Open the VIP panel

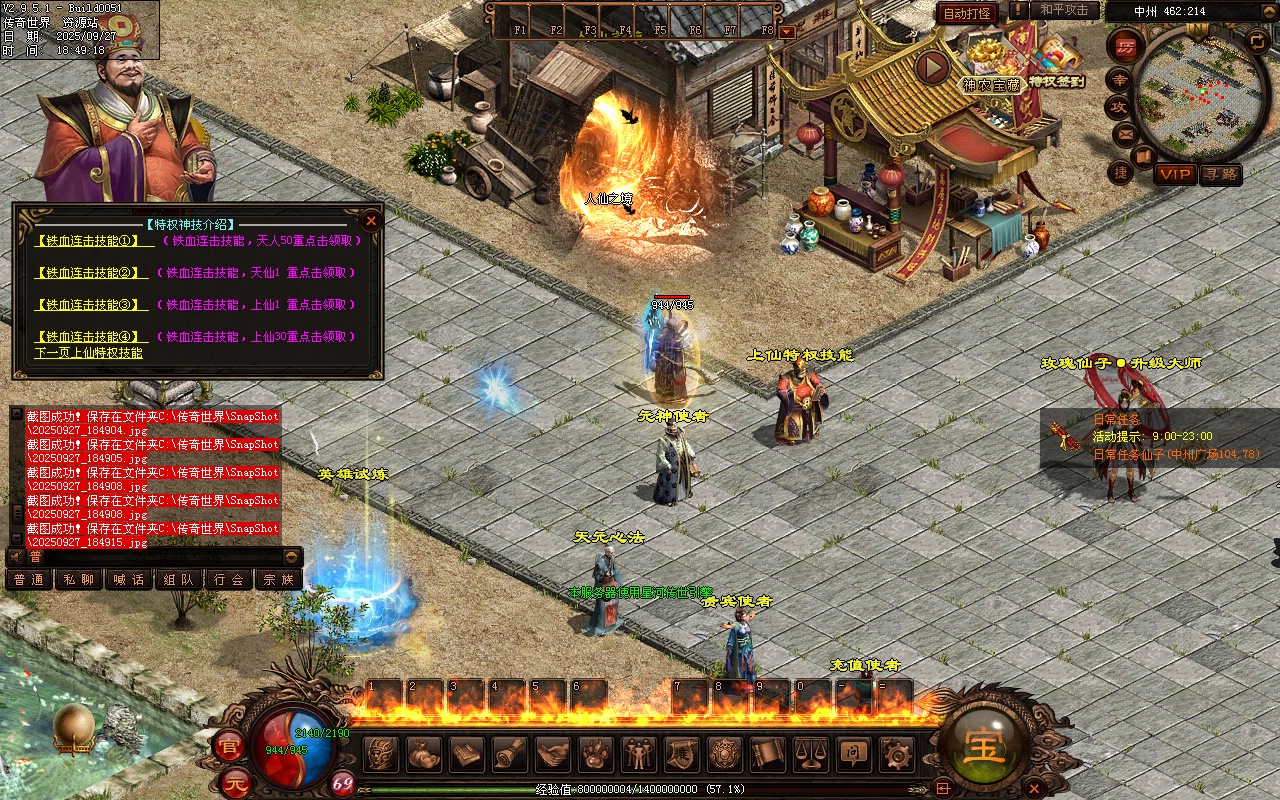pos(1175,174)
